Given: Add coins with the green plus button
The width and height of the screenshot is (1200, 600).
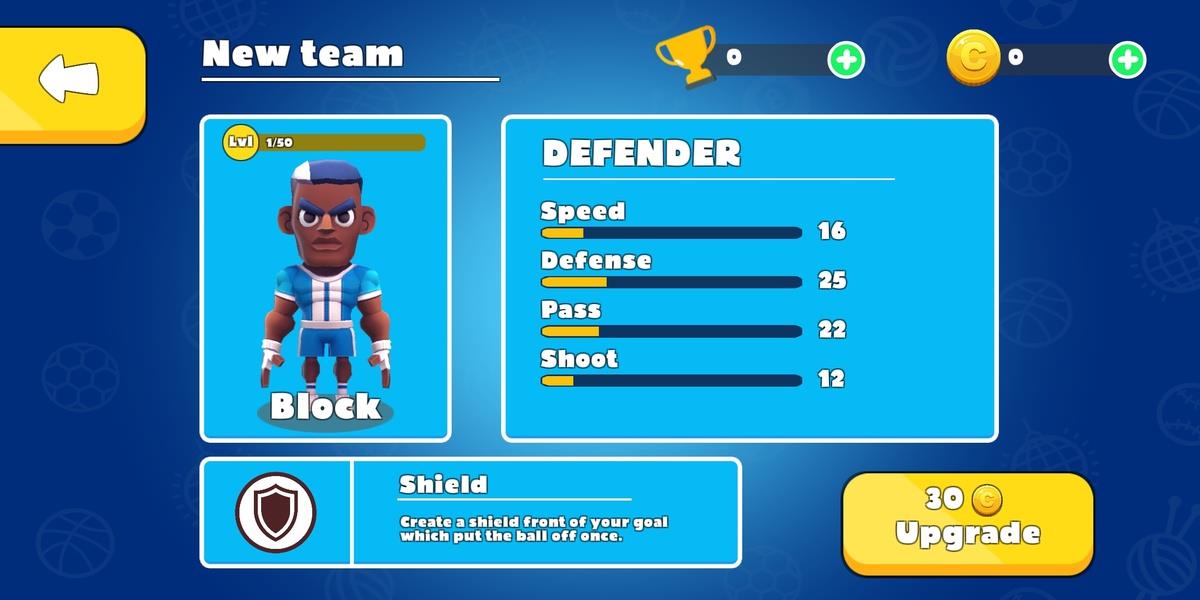Looking at the screenshot, I should pos(1127,60).
